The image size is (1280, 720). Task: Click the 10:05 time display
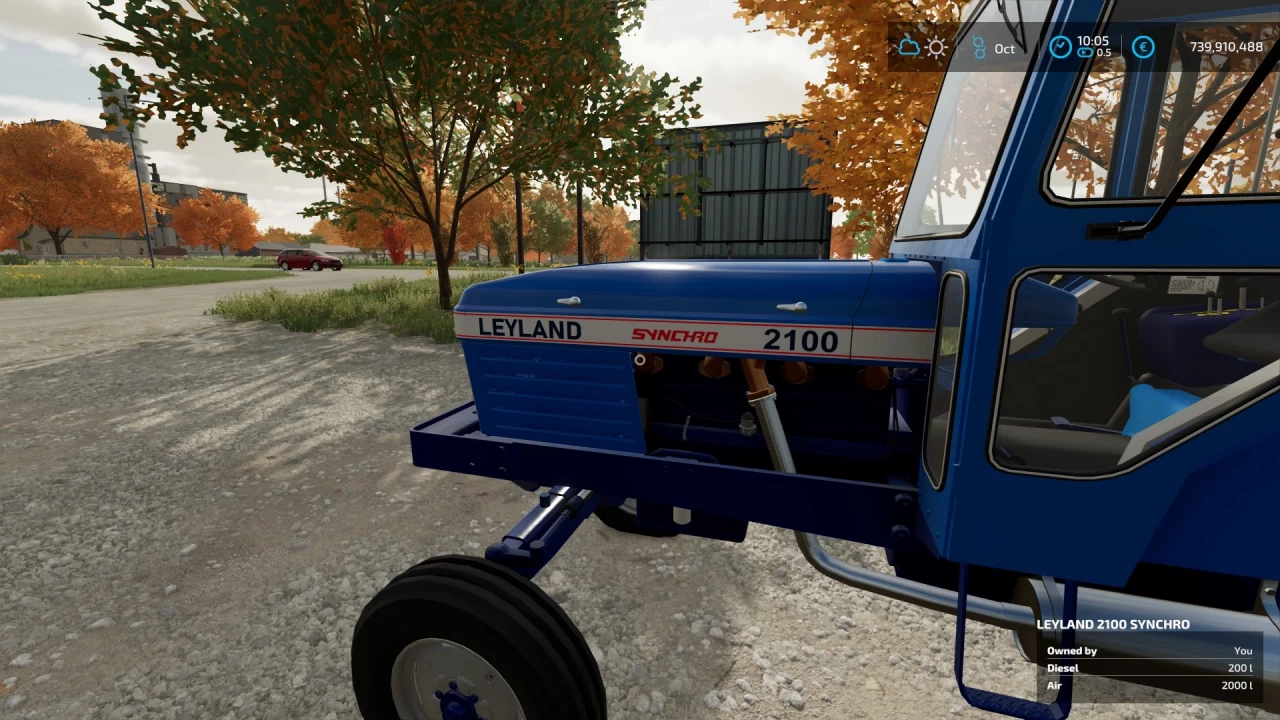point(1094,41)
